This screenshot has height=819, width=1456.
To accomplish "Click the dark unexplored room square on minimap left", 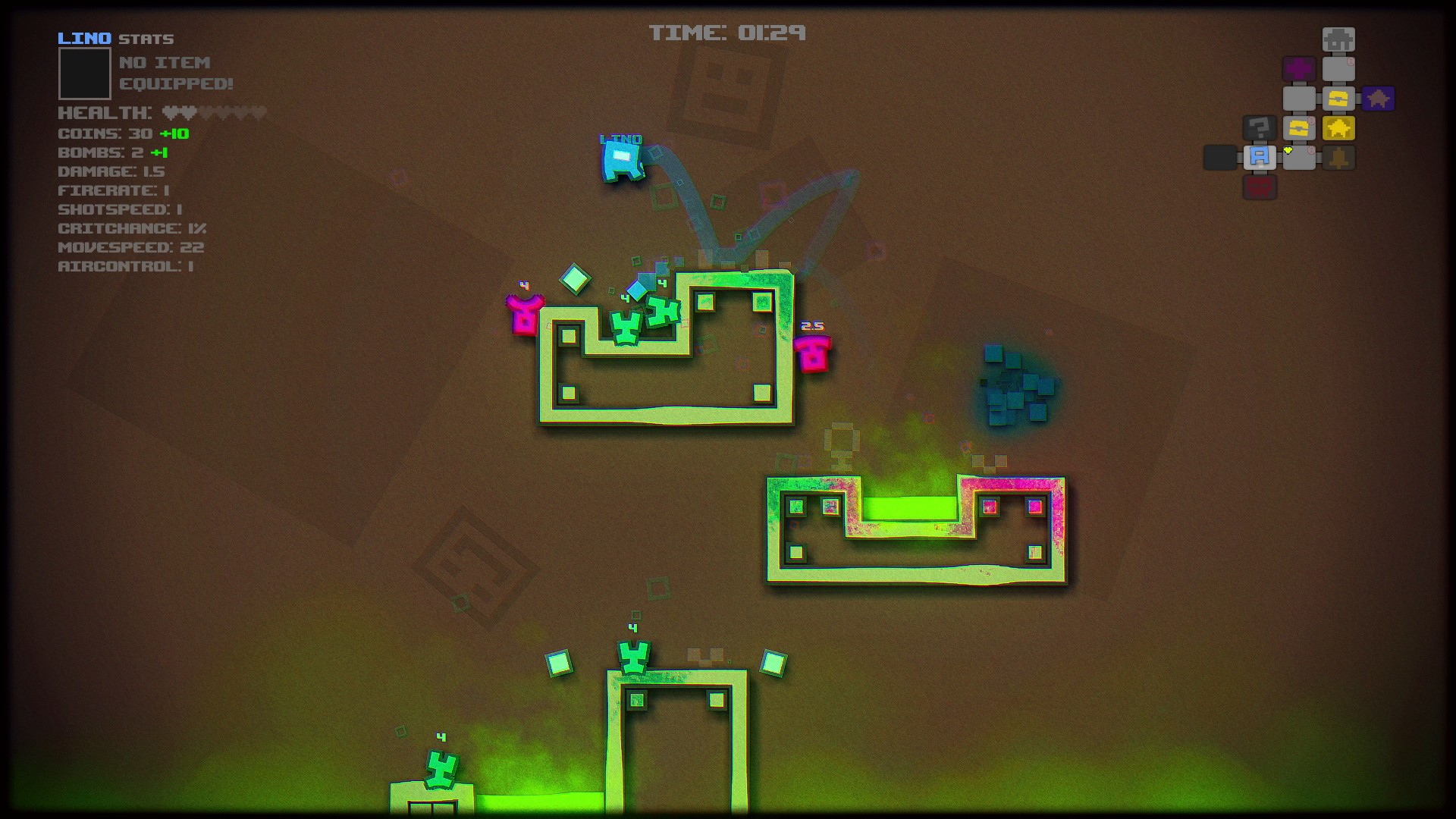I will [1219, 157].
